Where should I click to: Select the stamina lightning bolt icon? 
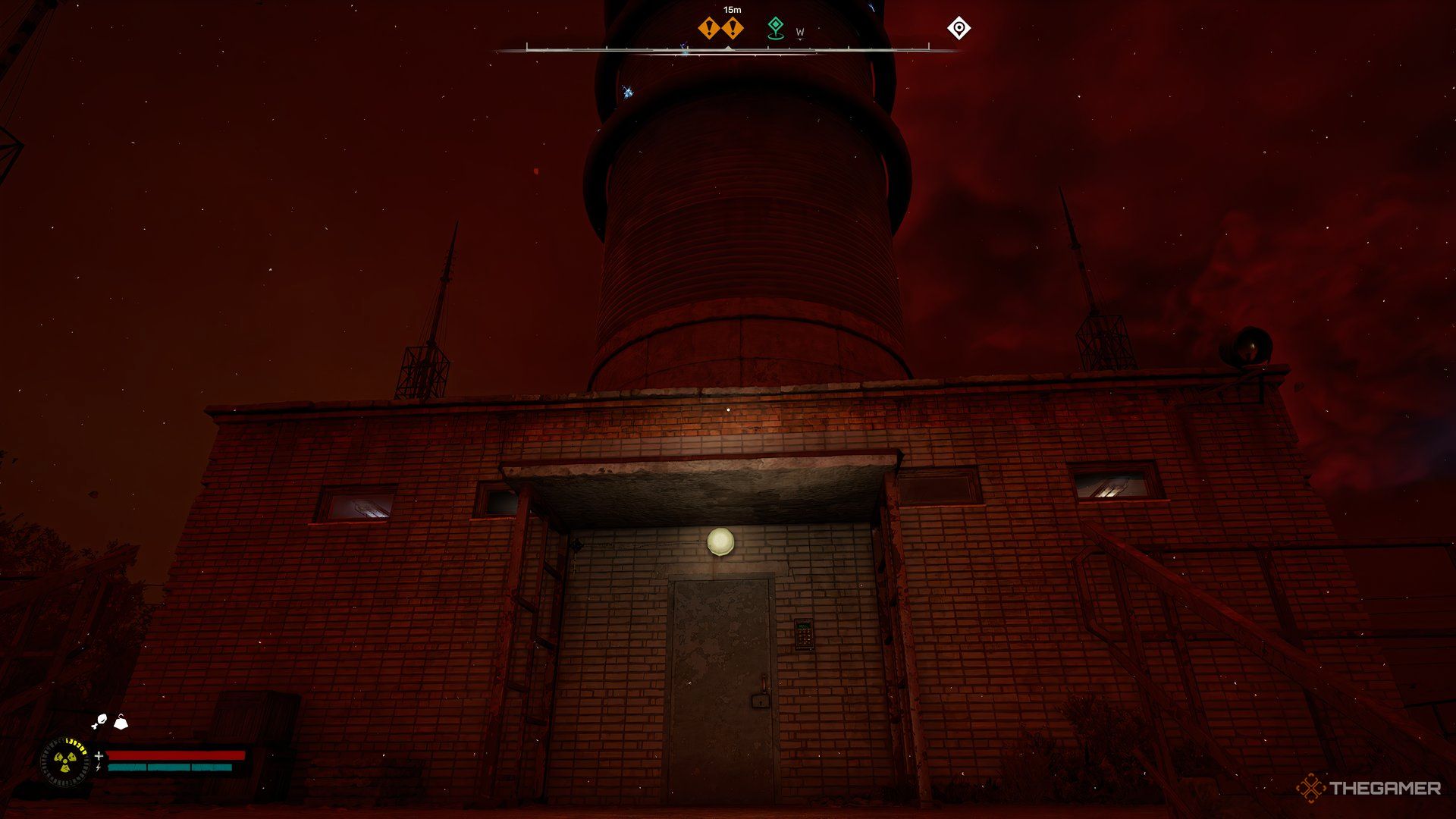pyautogui.click(x=97, y=767)
